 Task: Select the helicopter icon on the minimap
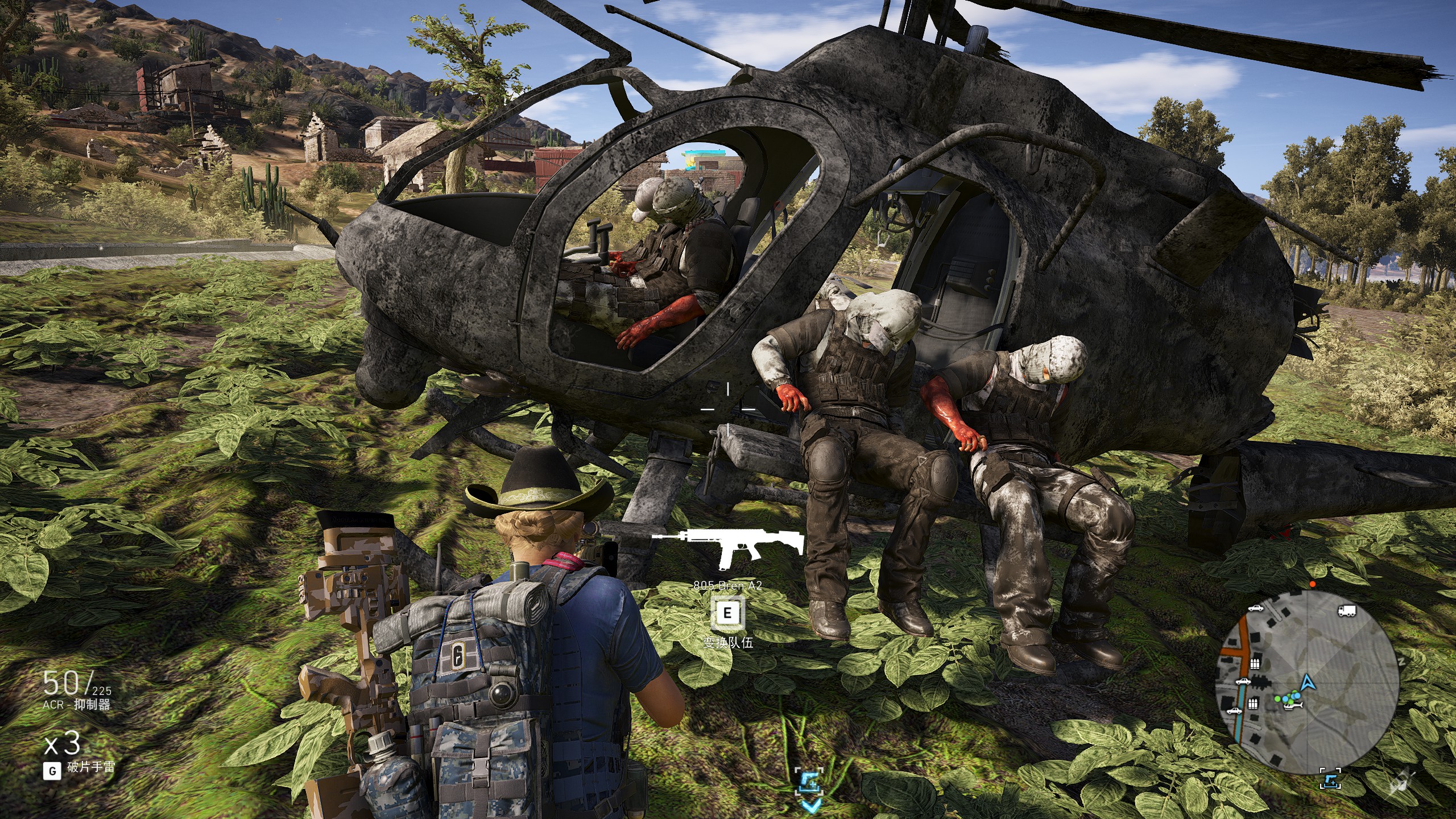(x=1293, y=707)
